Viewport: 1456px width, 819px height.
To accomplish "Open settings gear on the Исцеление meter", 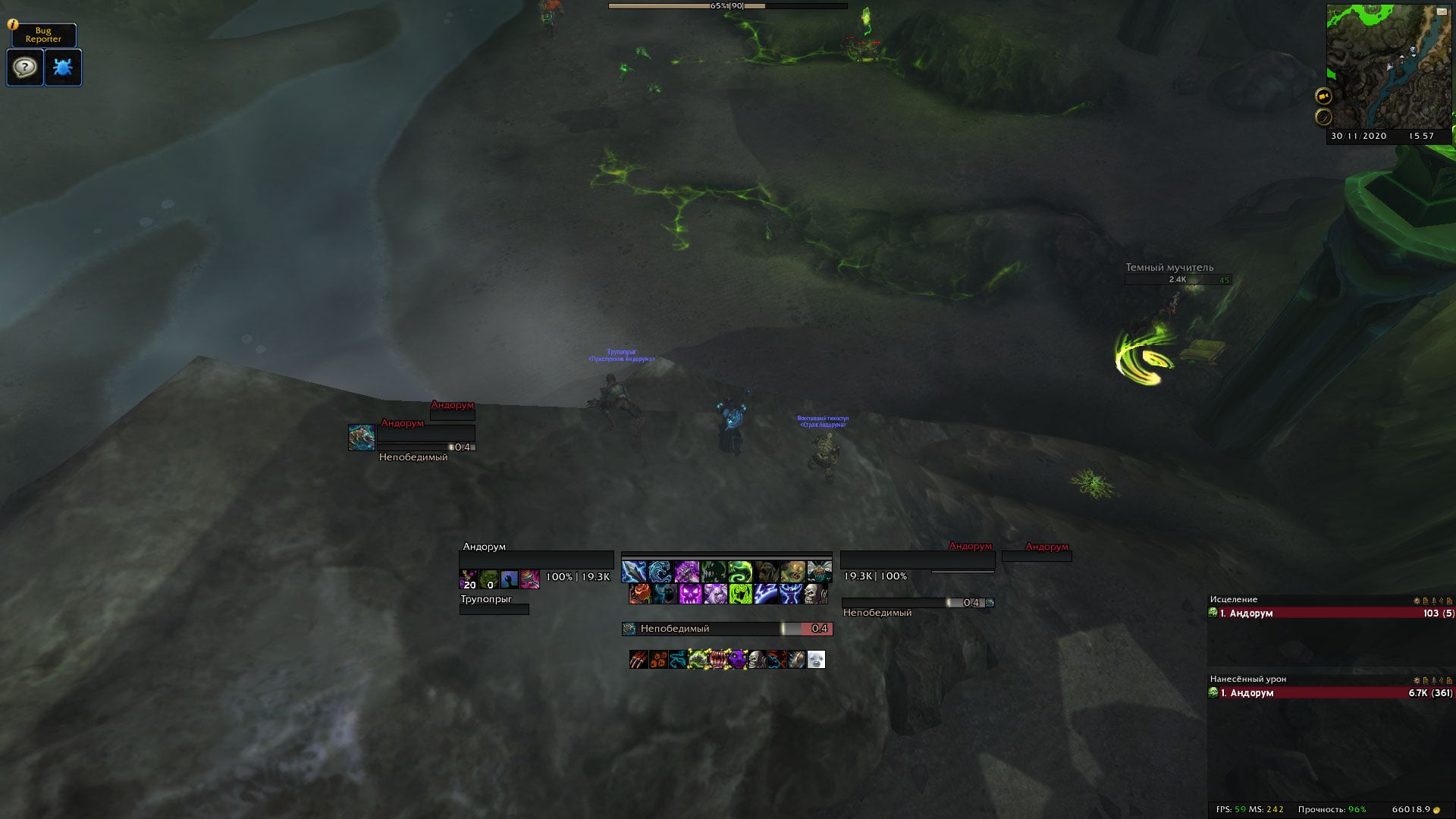I will pyautogui.click(x=1417, y=601).
